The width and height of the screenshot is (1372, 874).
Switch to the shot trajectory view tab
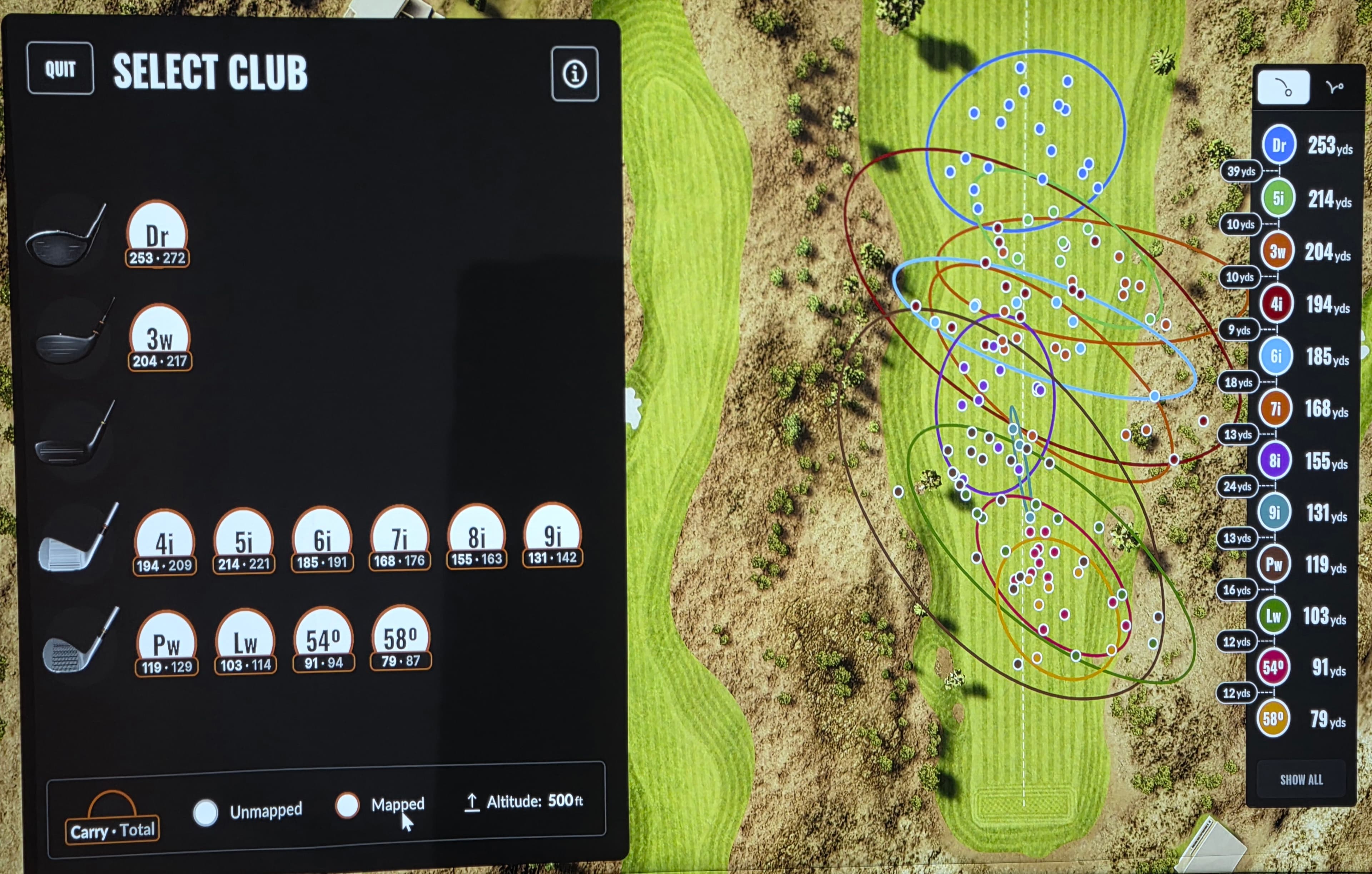[x=1283, y=88]
